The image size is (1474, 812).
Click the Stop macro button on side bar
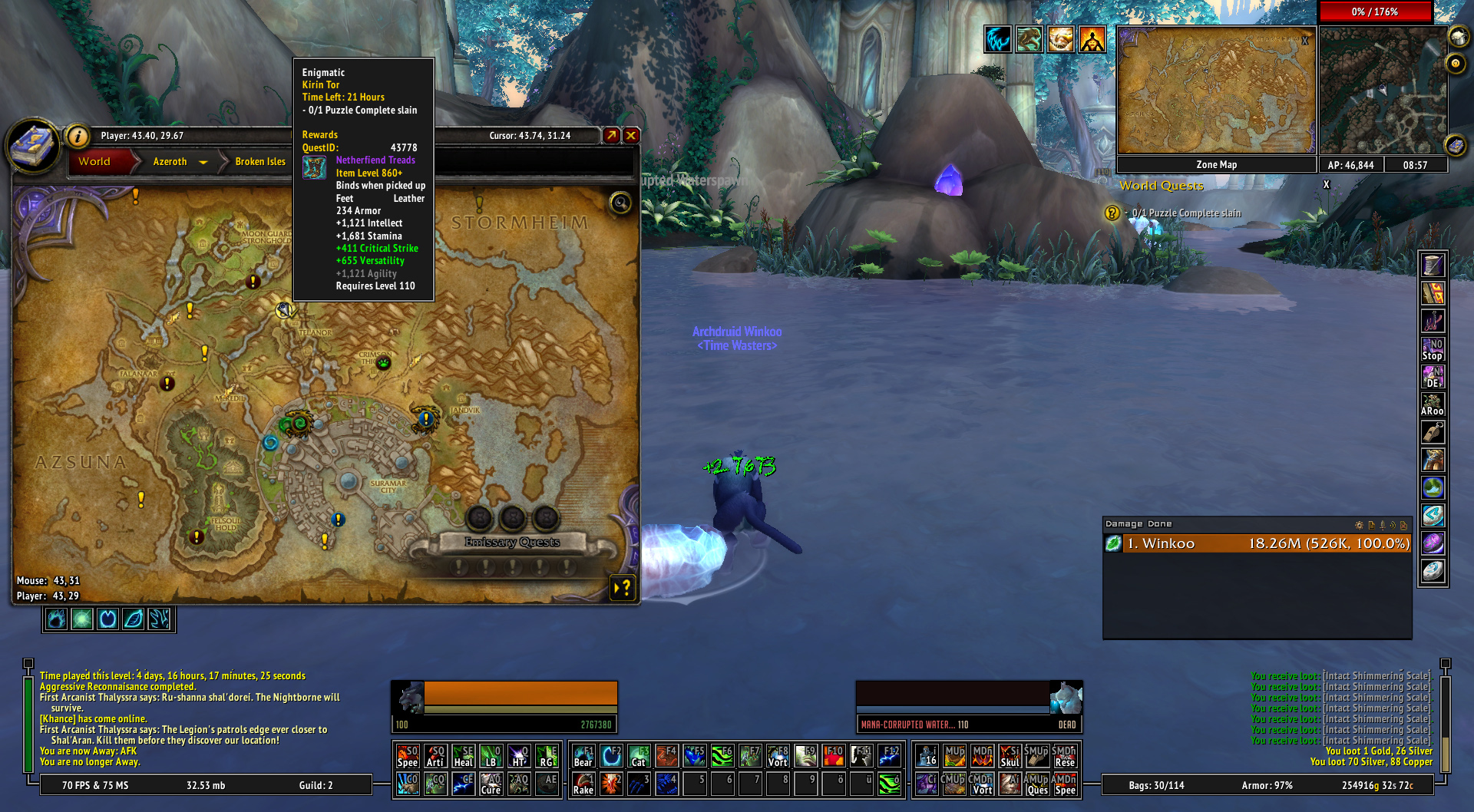[x=1433, y=349]
